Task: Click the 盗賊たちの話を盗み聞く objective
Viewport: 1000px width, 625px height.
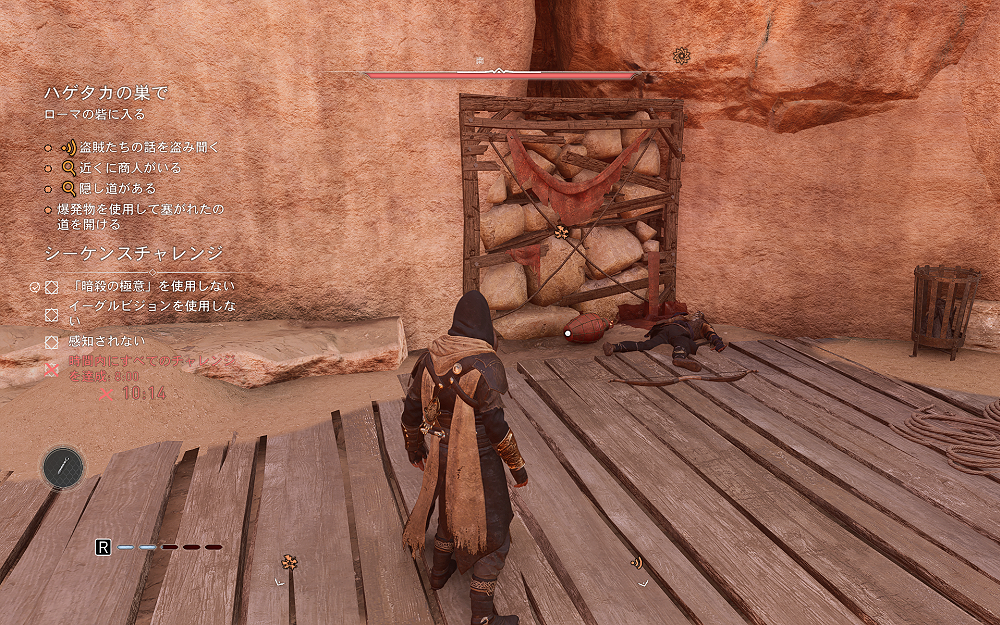Action: [143, 147]
